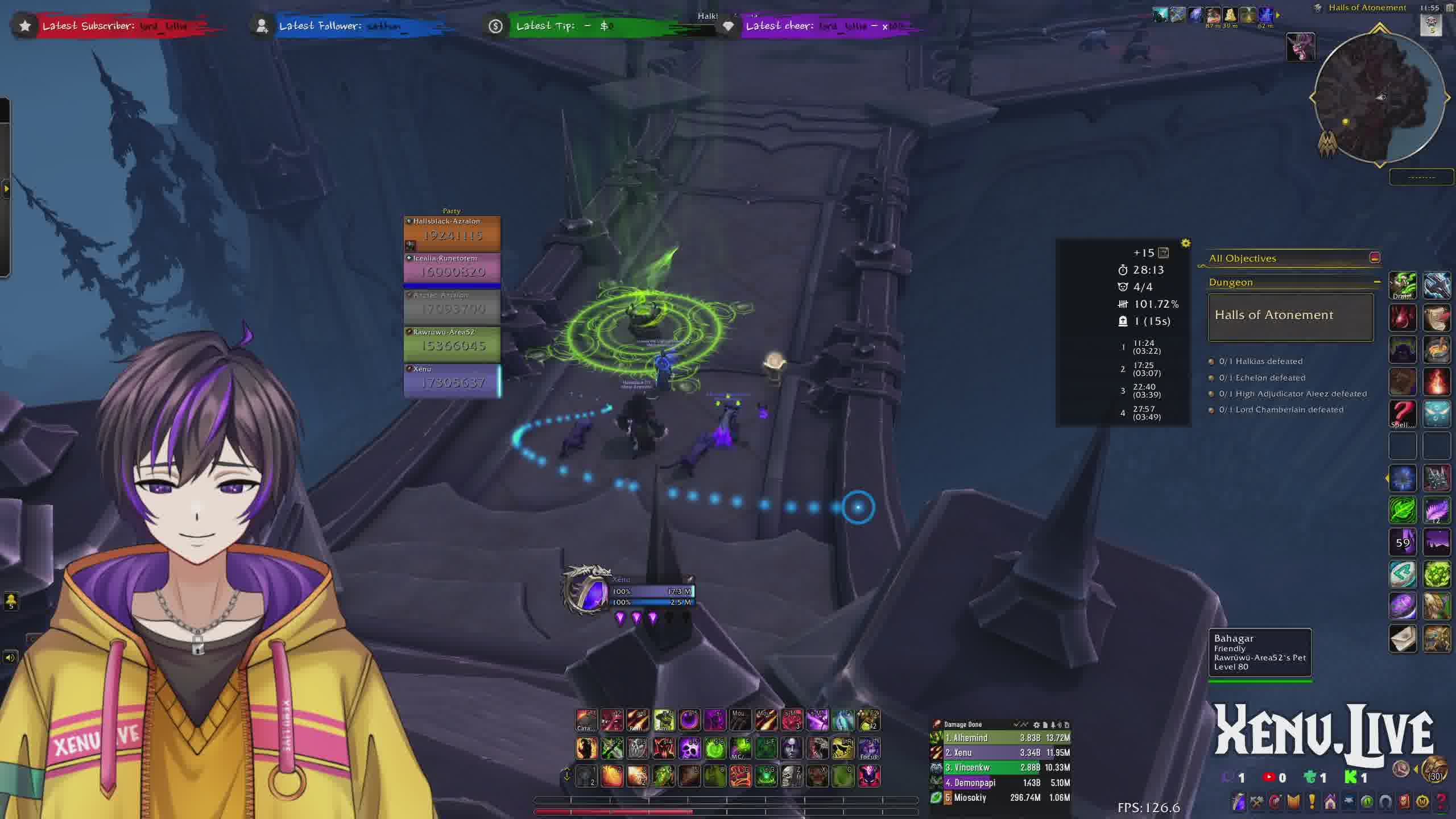Cast the Cataclysm action bar spell

point(586,721)
